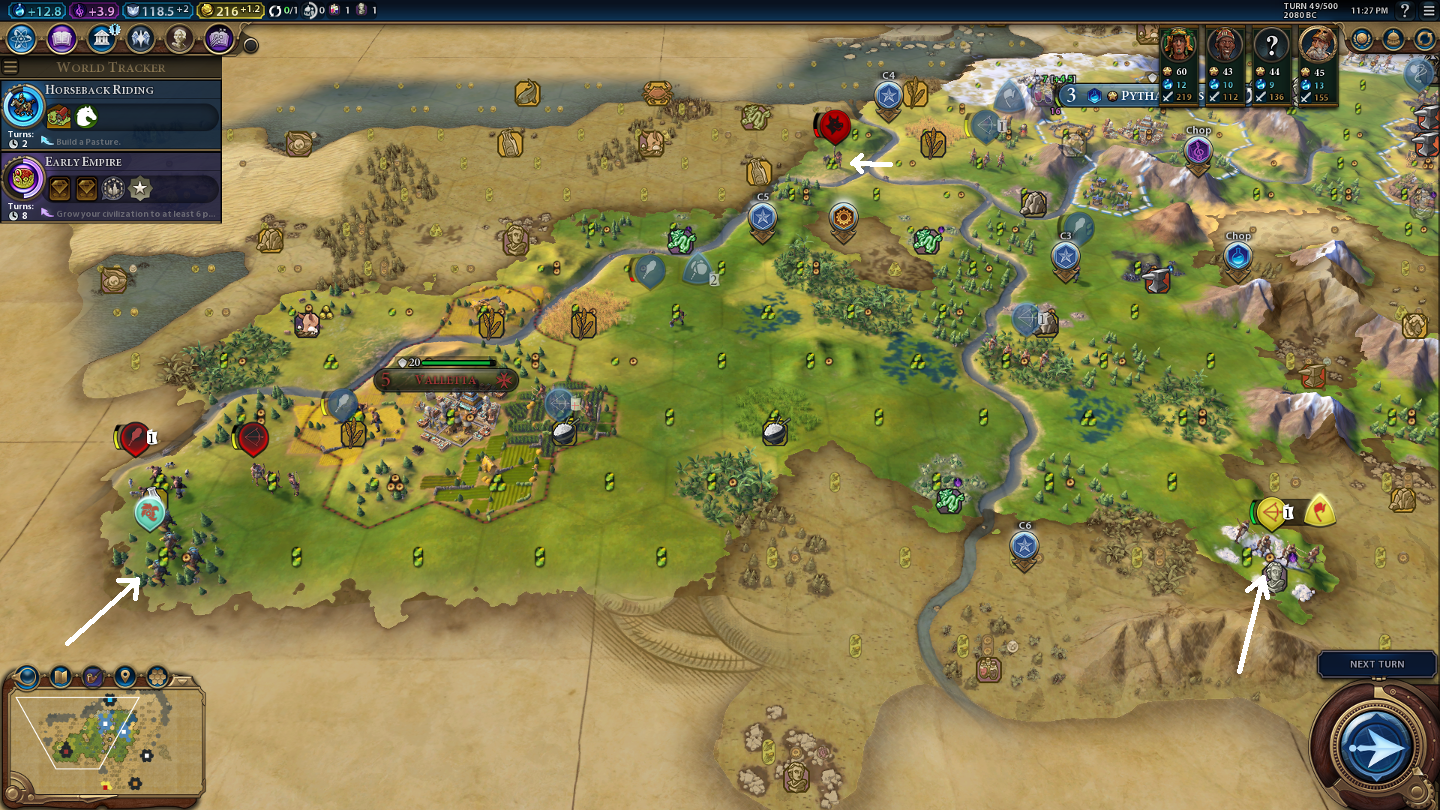Open the City-States dome icon
This screenshot has width=1440, height=810.
1393,39
